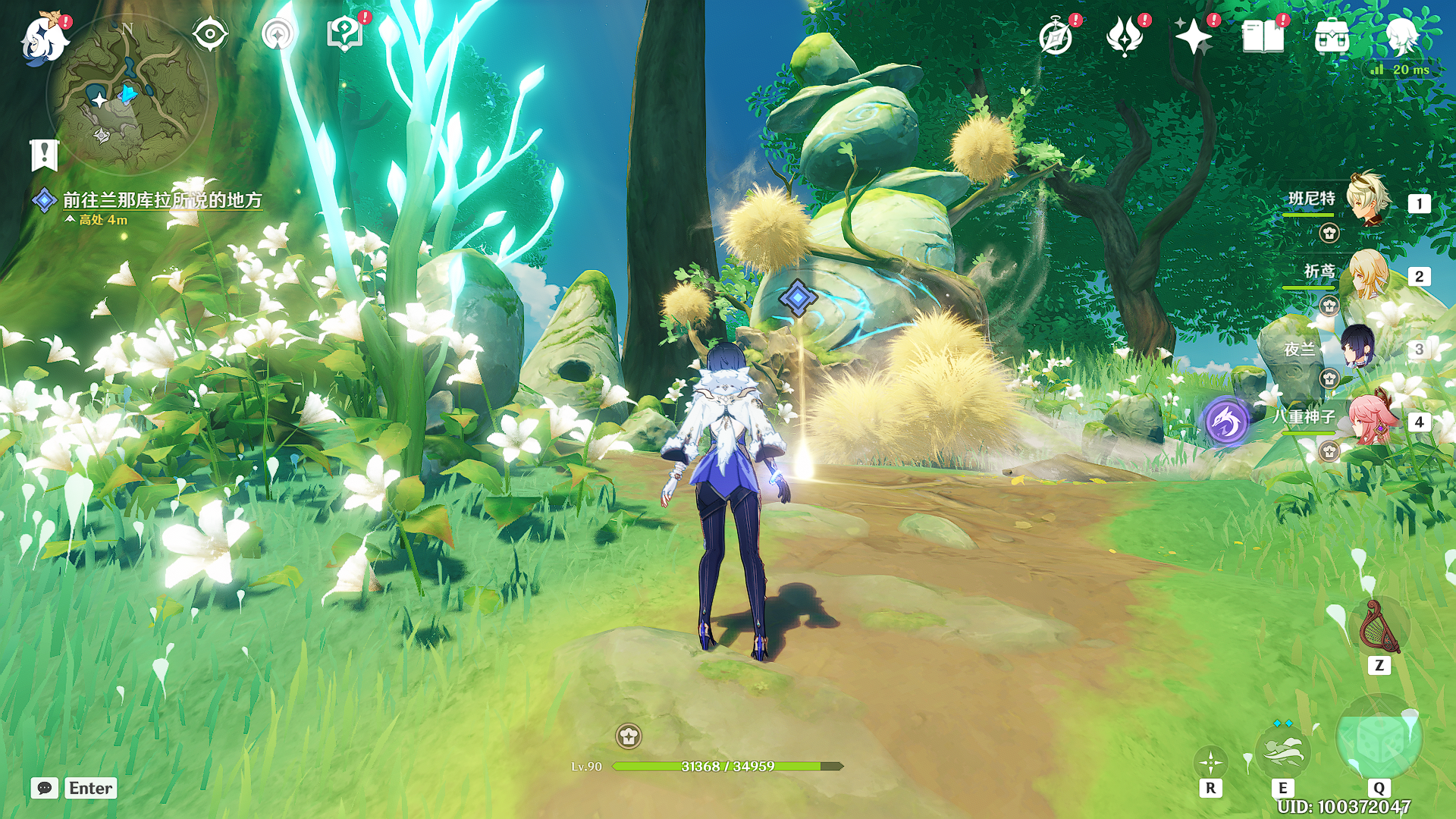Open the Paimon menu icon

(x=43, y=38)
